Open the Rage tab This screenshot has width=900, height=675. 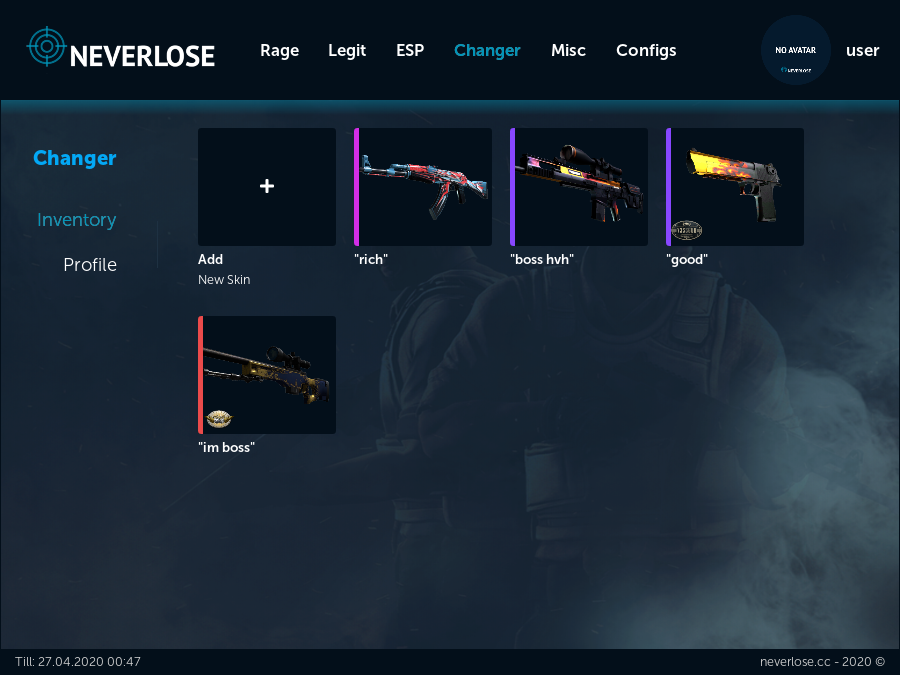[279, 50]
